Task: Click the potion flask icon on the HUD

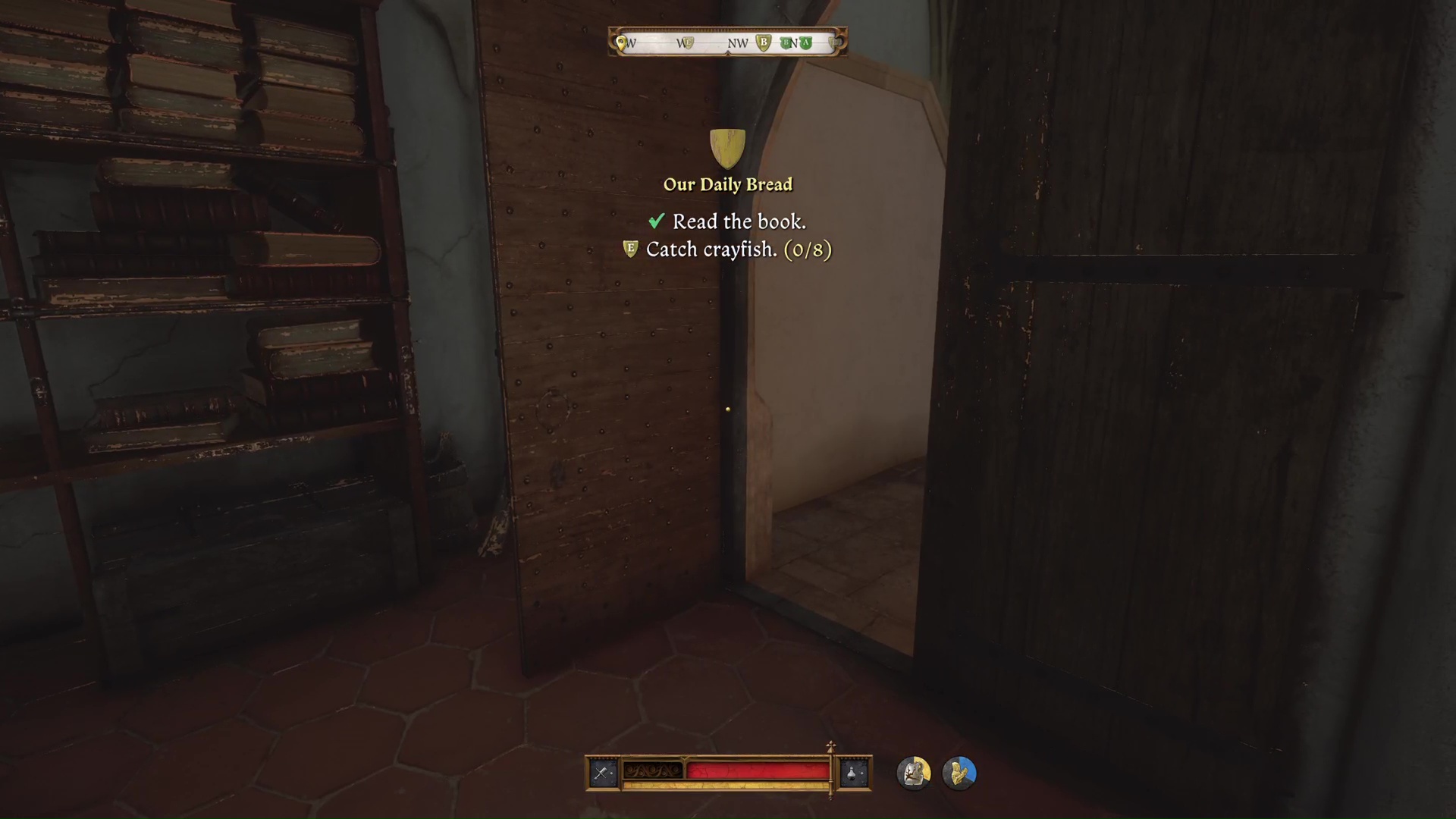Action: 852,772
